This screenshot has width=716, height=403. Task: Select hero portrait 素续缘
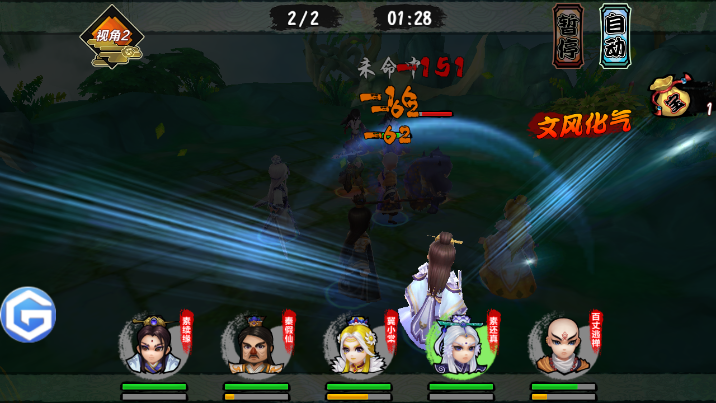(152, 347)
